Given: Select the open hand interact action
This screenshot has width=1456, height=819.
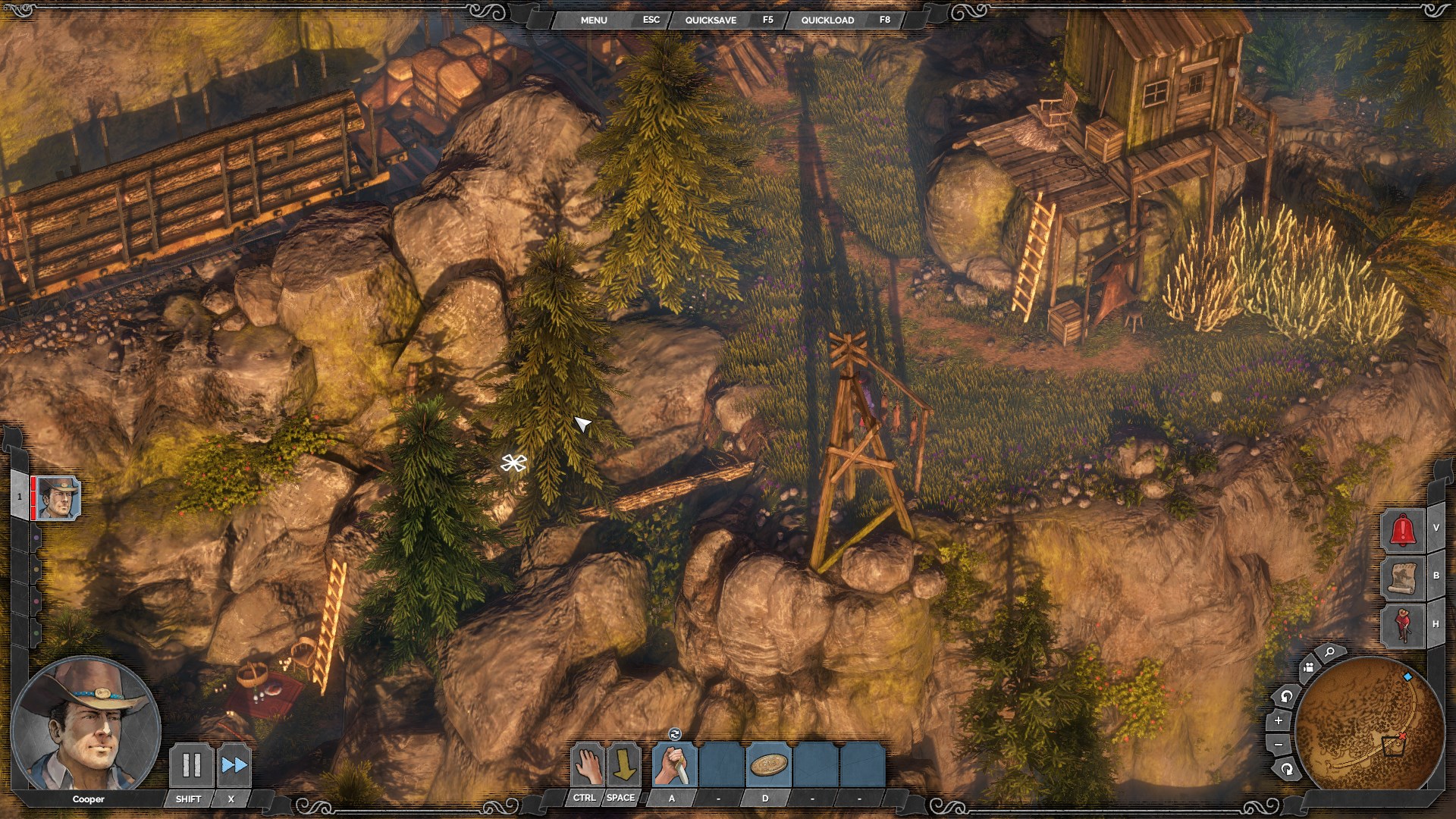Looking at the screenshot, I should point(588,765).
